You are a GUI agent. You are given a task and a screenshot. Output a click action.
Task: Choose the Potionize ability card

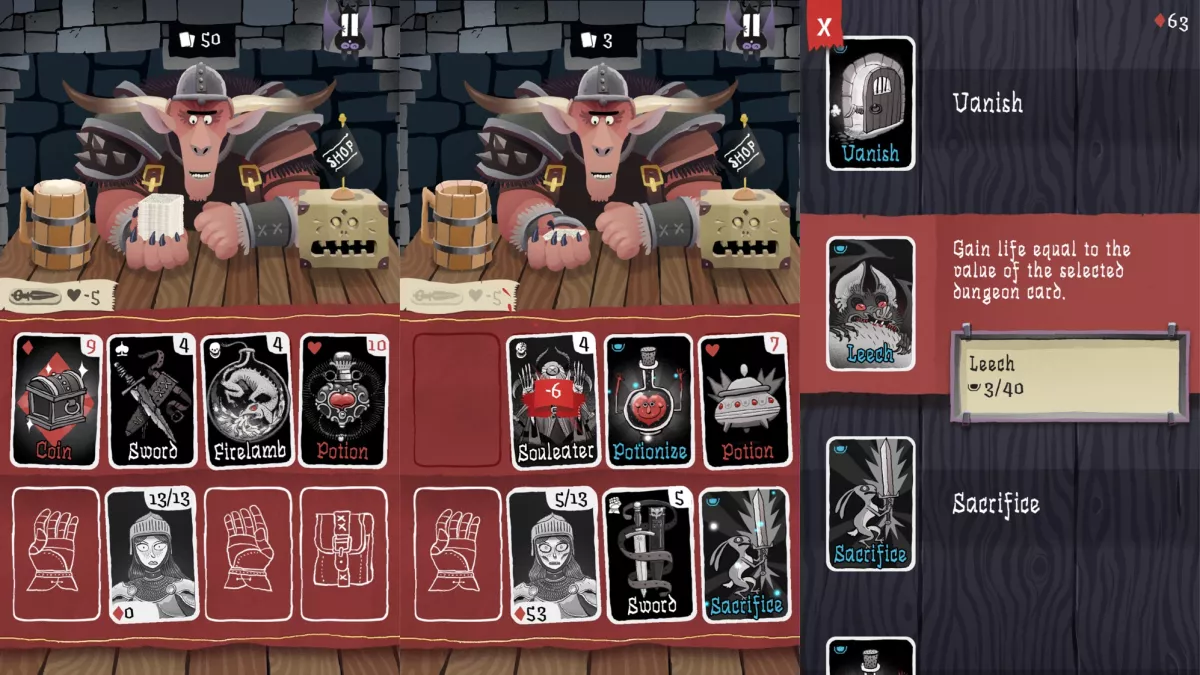coord(648,400)
